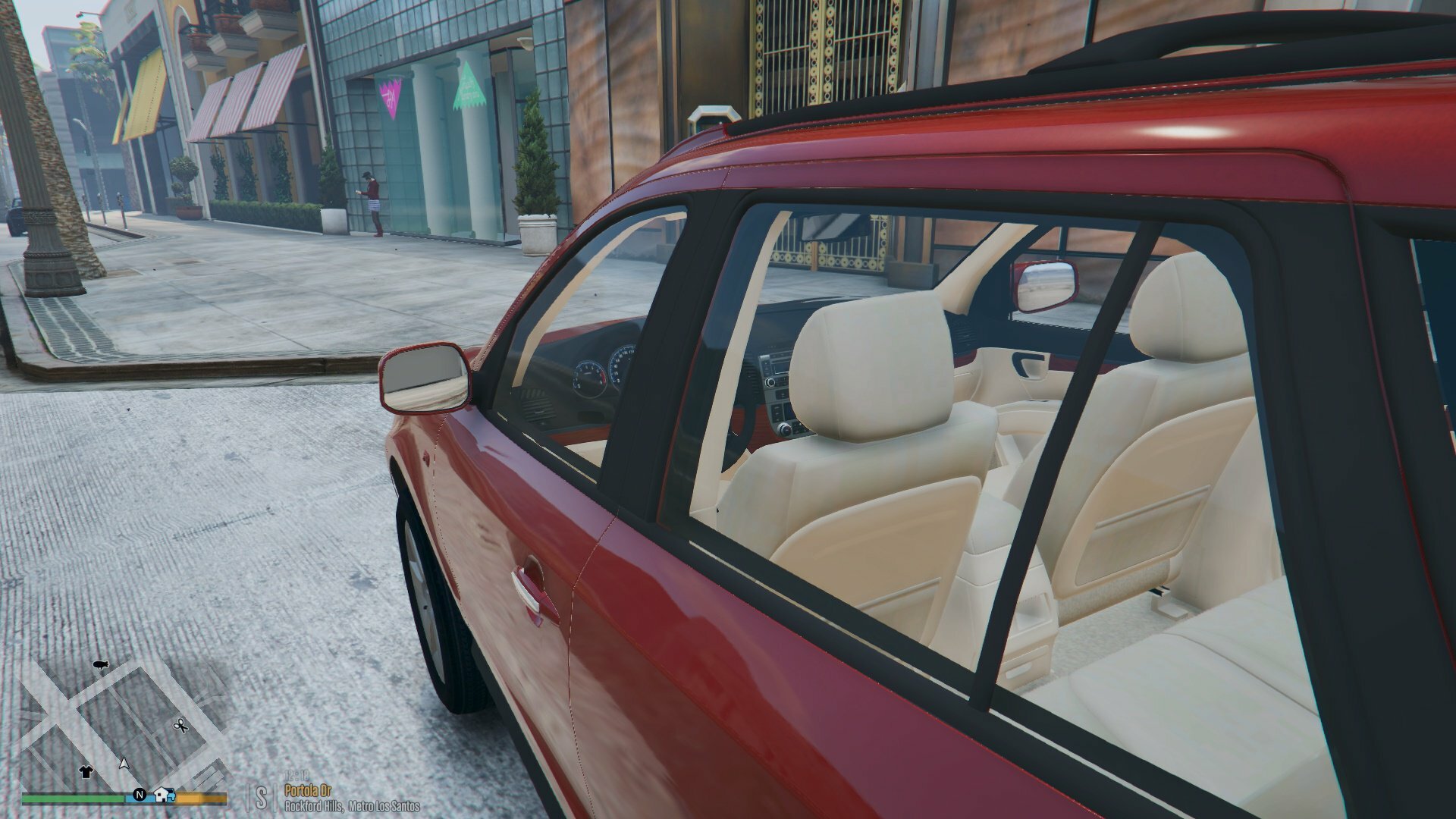Click the scissors barber shop blip
Viewport: 1456px width, 819px height.
point(180,726)
